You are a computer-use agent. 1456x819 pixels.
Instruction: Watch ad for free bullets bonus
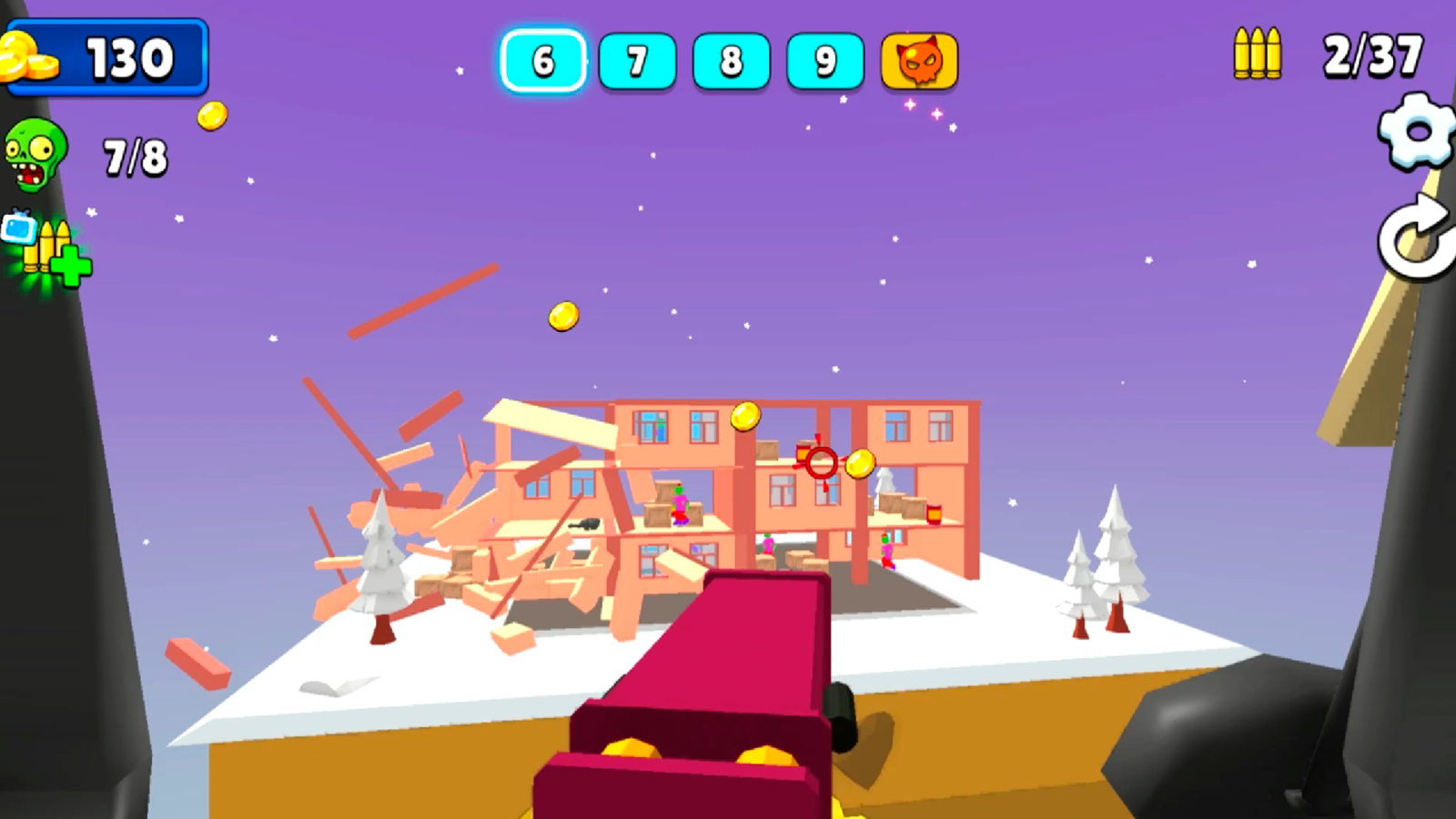point(44,246)
